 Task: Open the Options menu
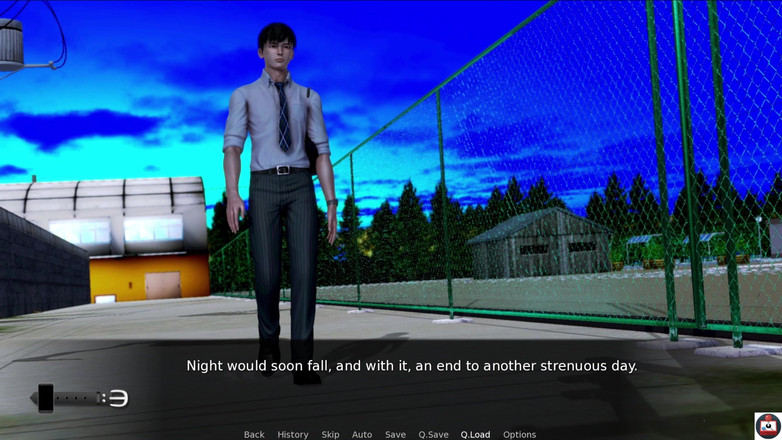(x=519, y=434)
